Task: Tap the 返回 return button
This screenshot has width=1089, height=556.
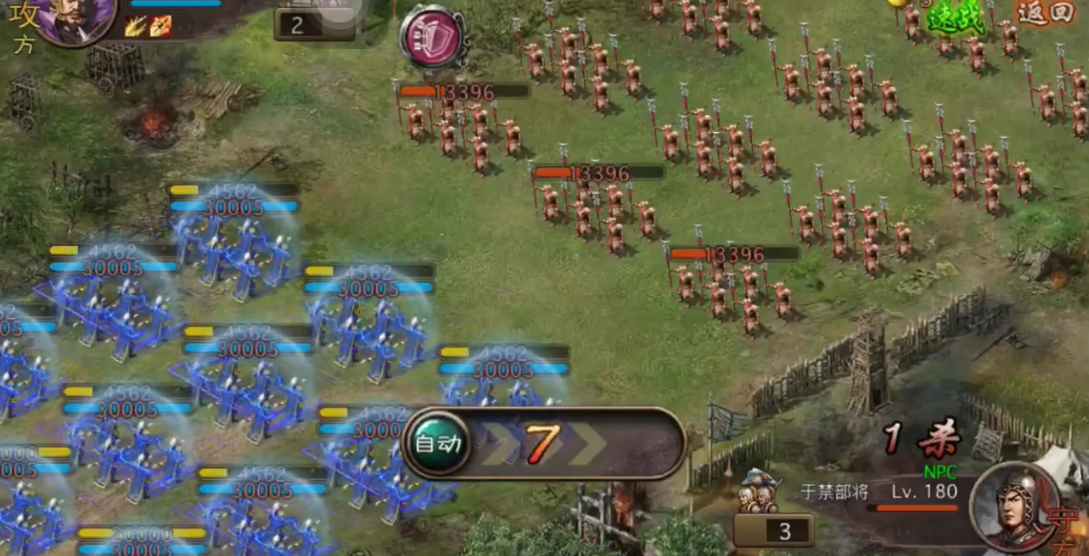Action: 1044,13
